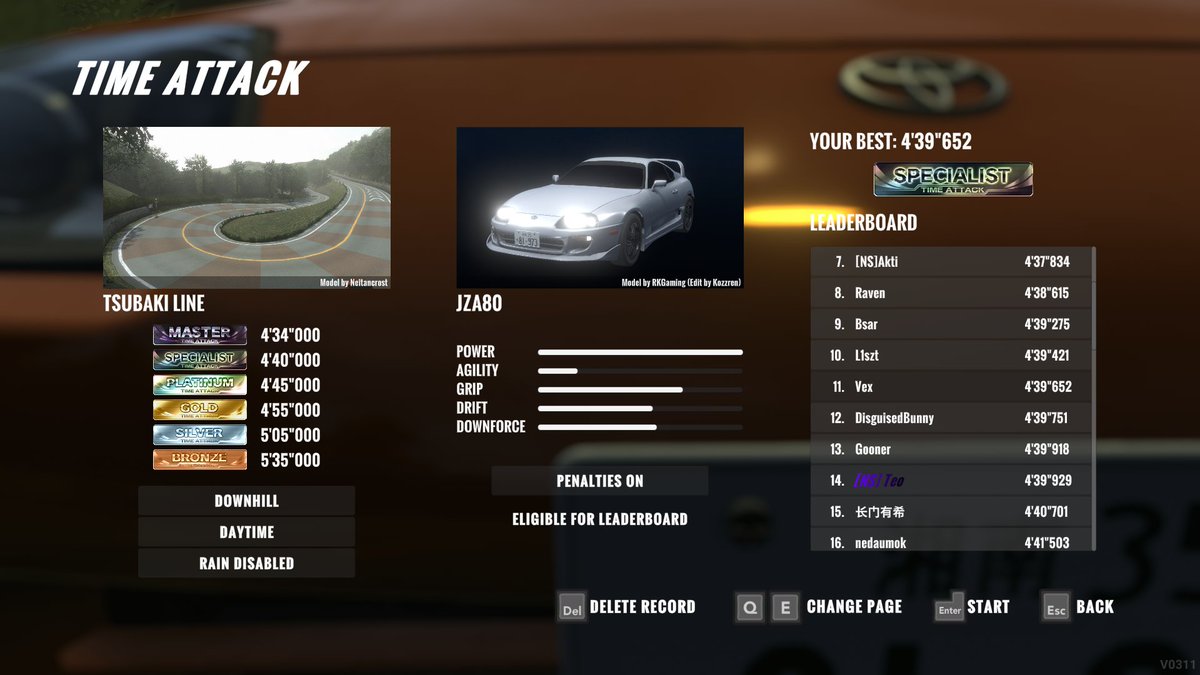Viewport: 1200px width, 675px height.
Task: Go back to the previous menu
Action: [x=1078, y=607]
